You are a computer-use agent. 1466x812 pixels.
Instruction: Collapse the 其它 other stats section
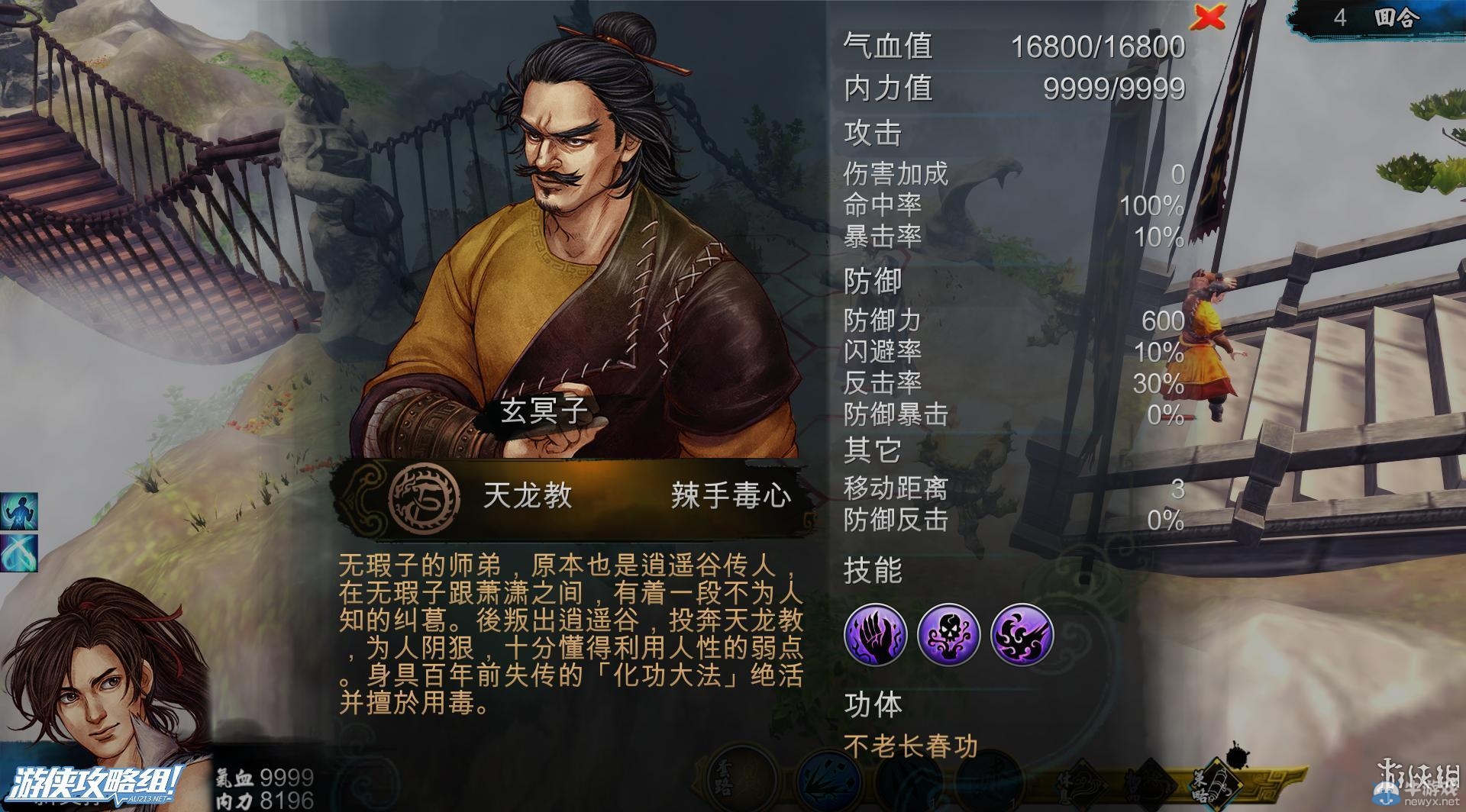click(869, 450)
